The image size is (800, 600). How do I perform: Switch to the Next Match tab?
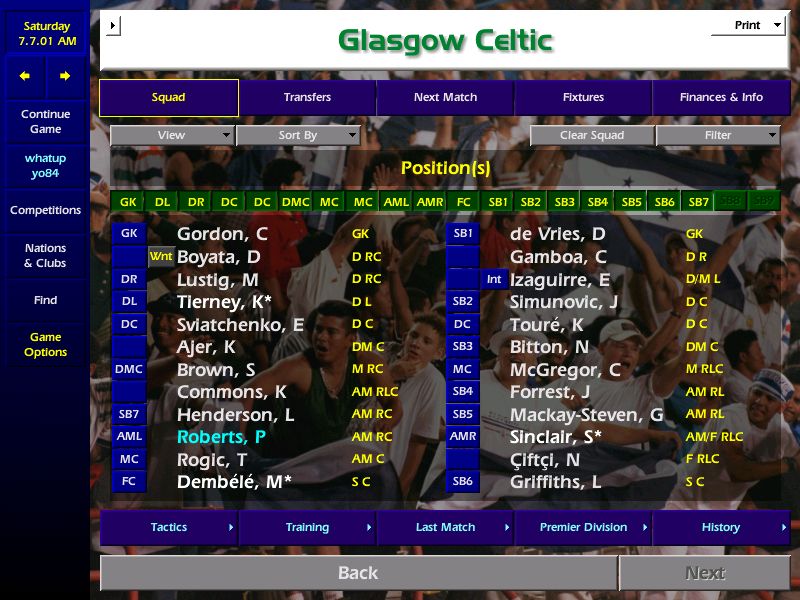(x=445, y=98)
